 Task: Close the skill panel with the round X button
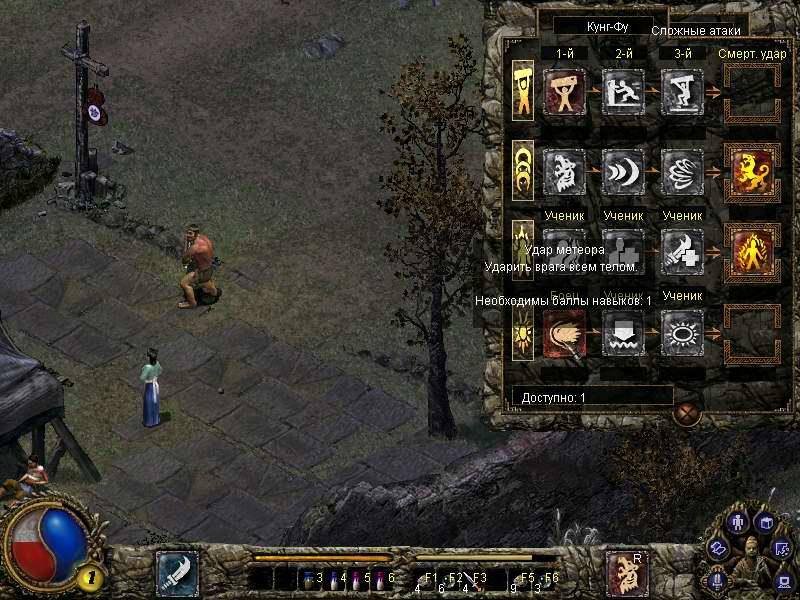pos(686,413)
